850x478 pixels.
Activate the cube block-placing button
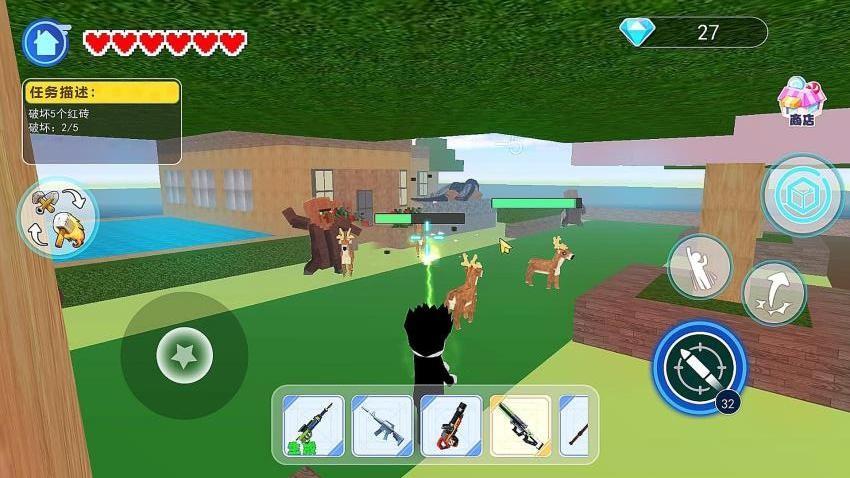(801, 194)
